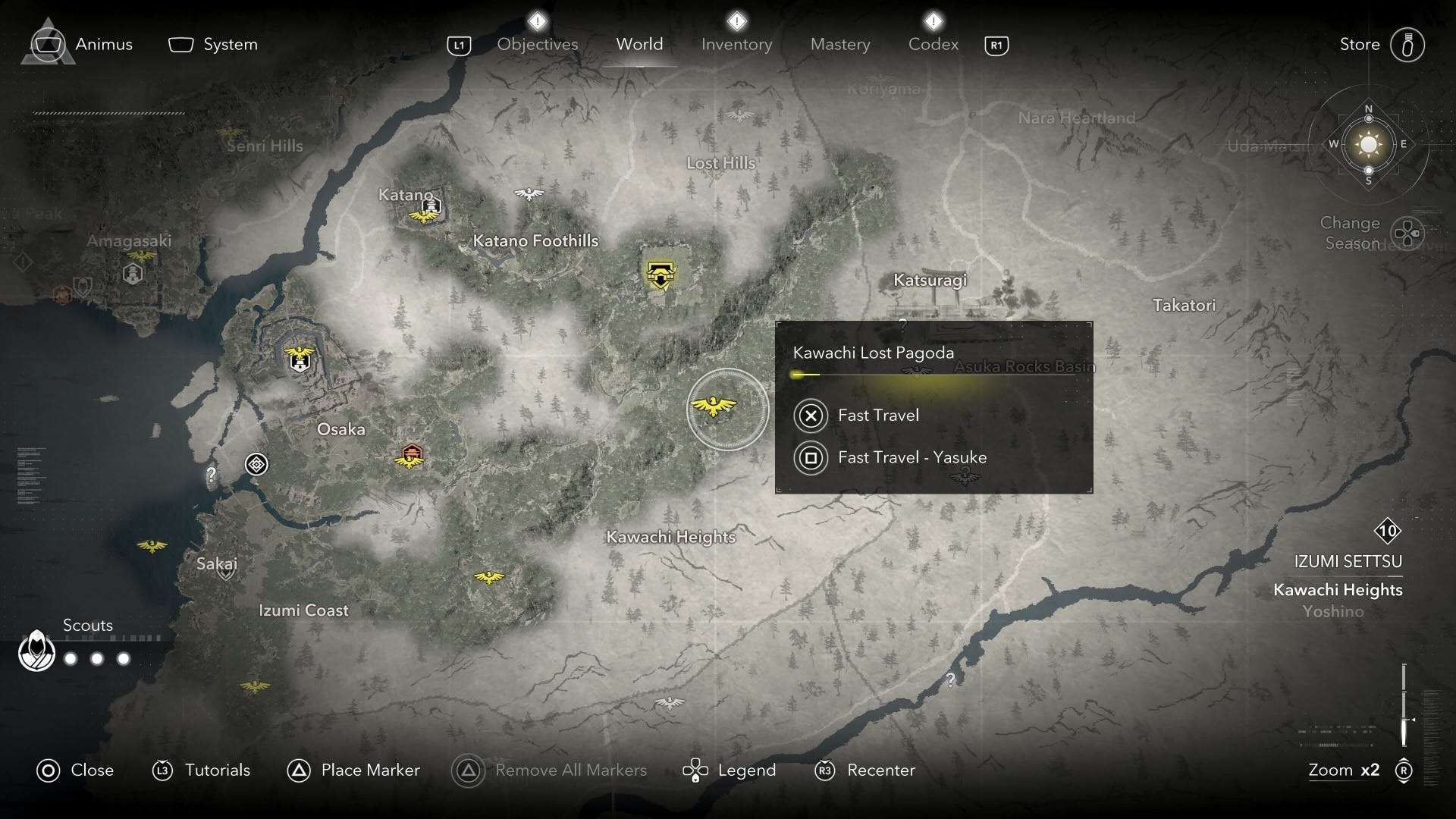
Task: Select the World tab
Action: (x=639, y=44)
